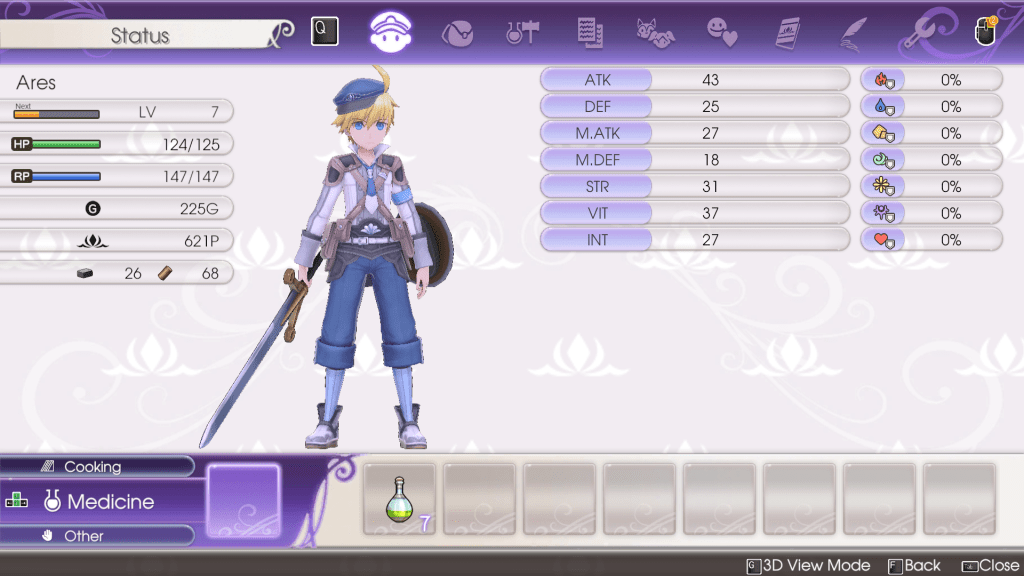1024x576 pixels.
Task: Open the feather quill diary tab
Action: tap(852, 32)
